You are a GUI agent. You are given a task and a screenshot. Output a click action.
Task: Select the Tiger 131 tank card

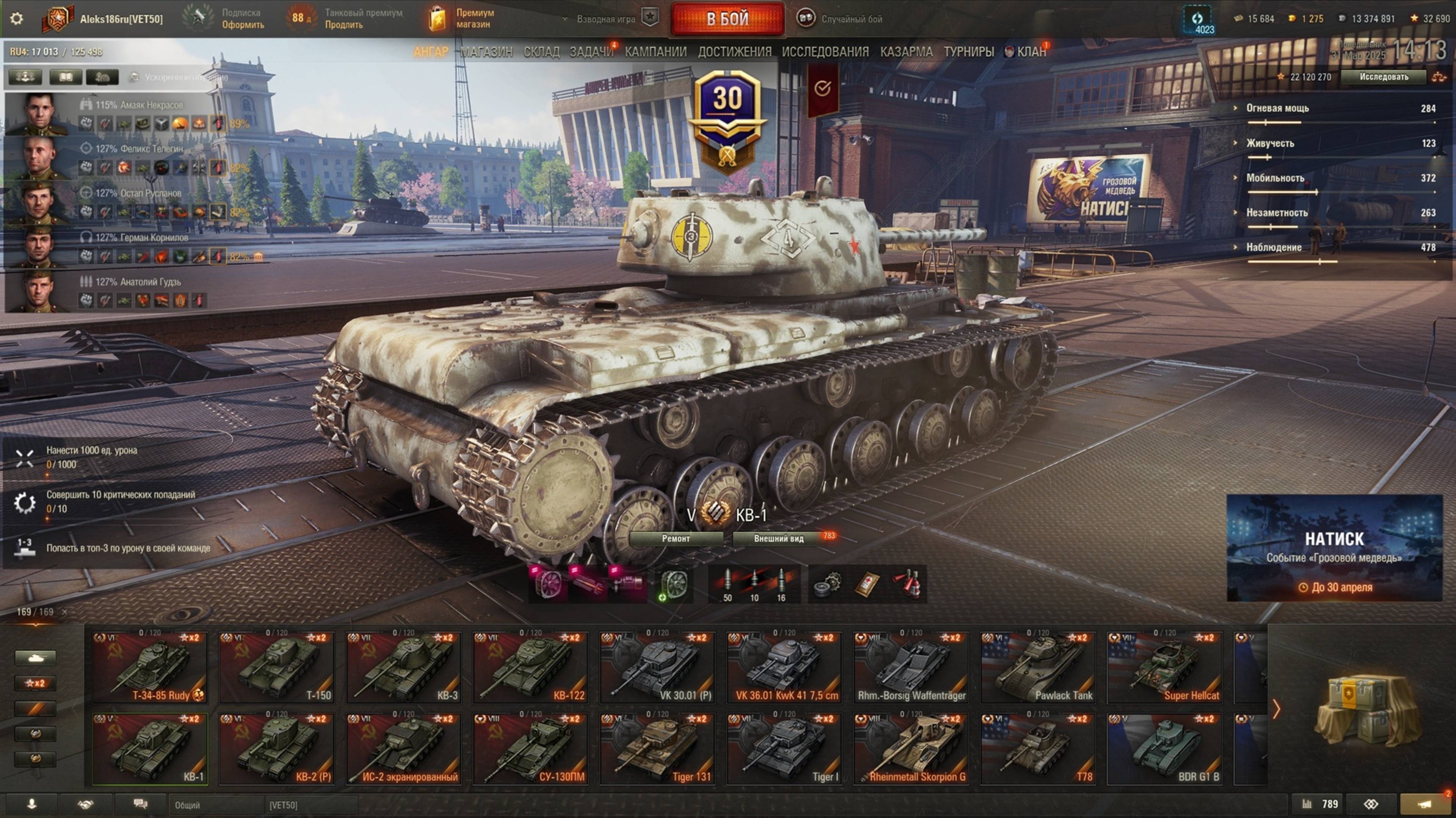pyautogui.click(x=657, y=750)
